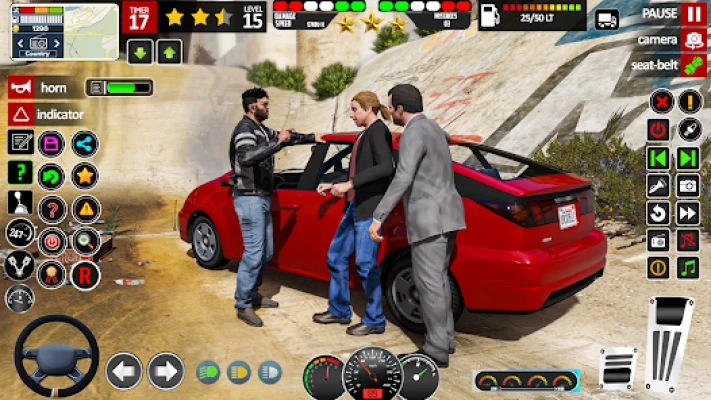Toggle the seat-belt button
Image resolution: width=711 pixels, height=400 pixels.
click(x=693, y=65)
